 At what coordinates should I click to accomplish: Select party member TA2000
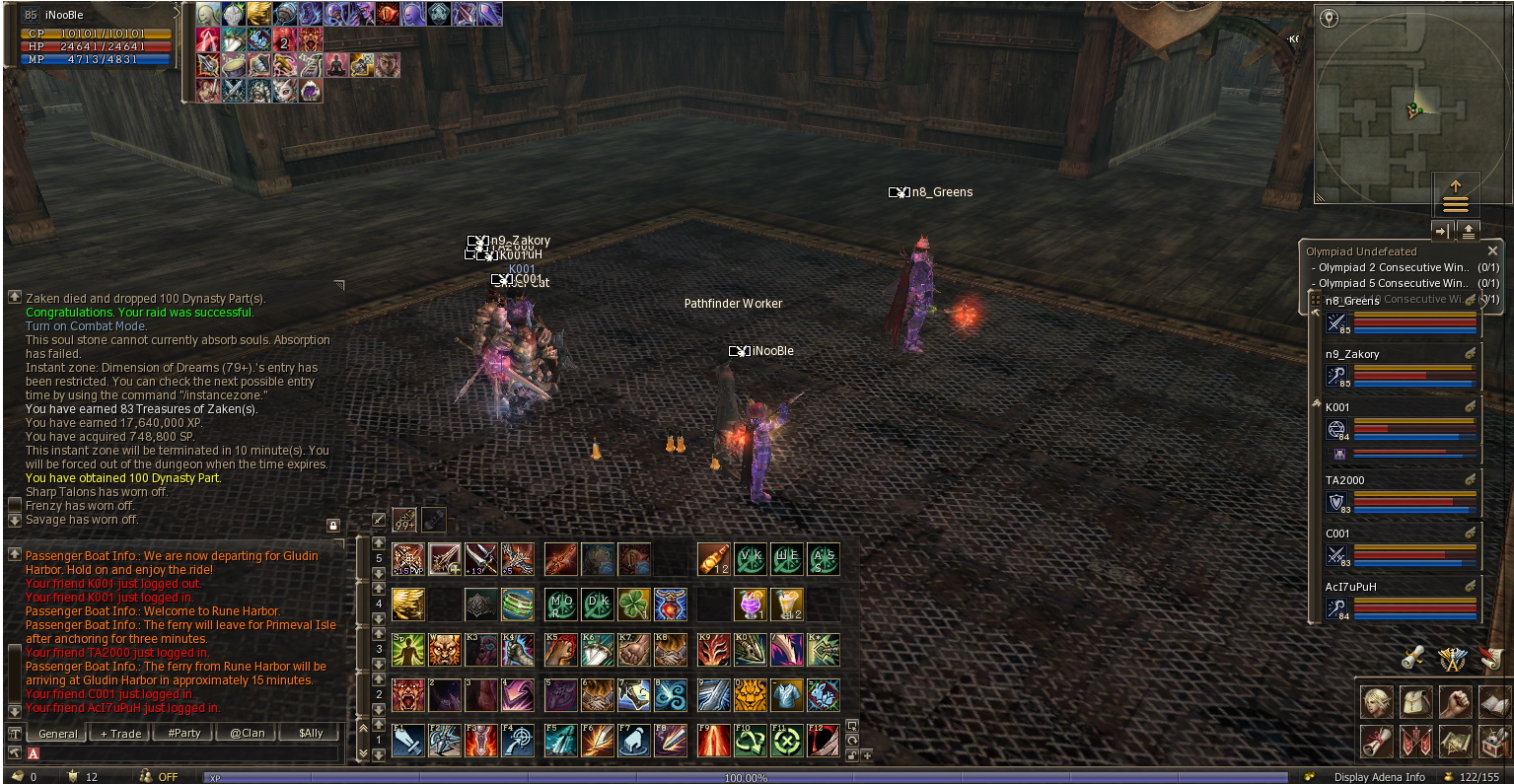coord(1402,493)
